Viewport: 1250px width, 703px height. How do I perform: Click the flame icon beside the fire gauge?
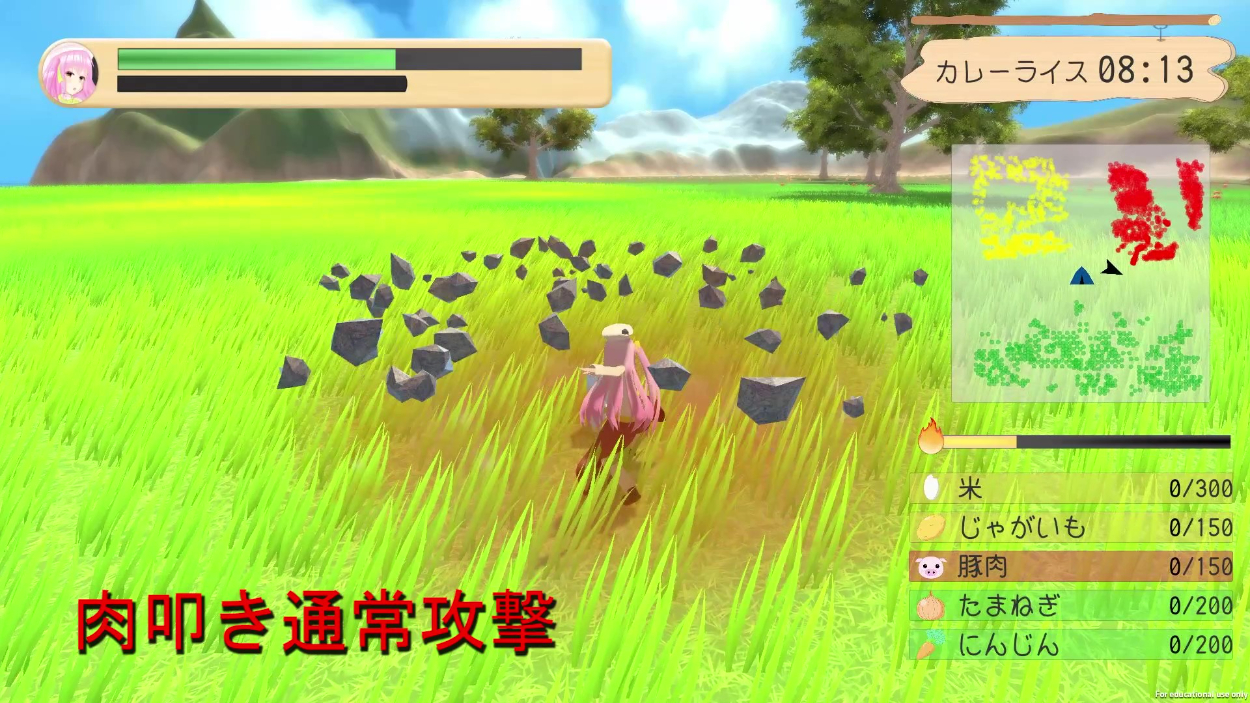click(x=931, y=438)
